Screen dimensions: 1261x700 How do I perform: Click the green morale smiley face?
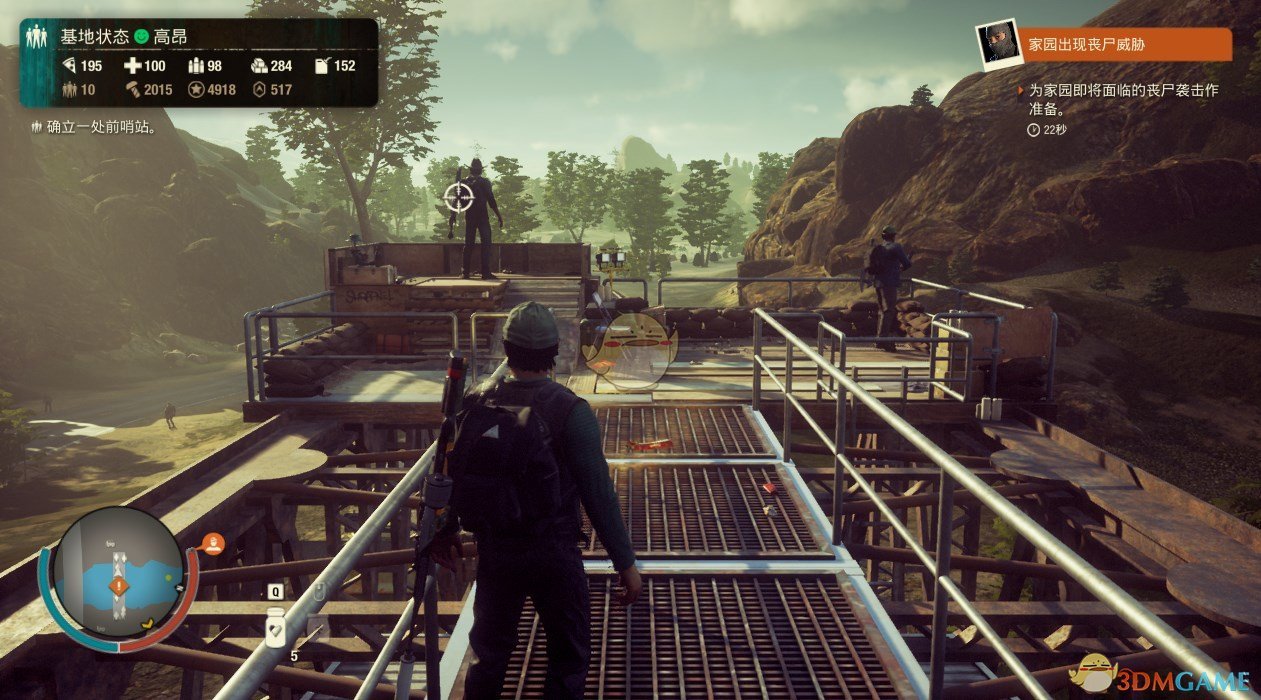(x=141, y=37)
